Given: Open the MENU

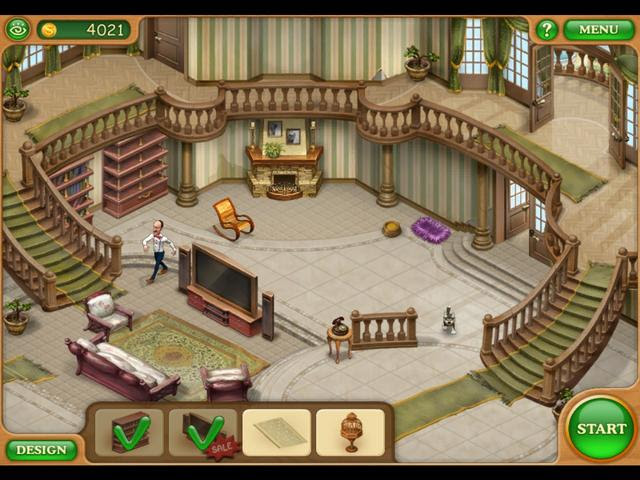Looking at the screenshot, I should (598, 29).
